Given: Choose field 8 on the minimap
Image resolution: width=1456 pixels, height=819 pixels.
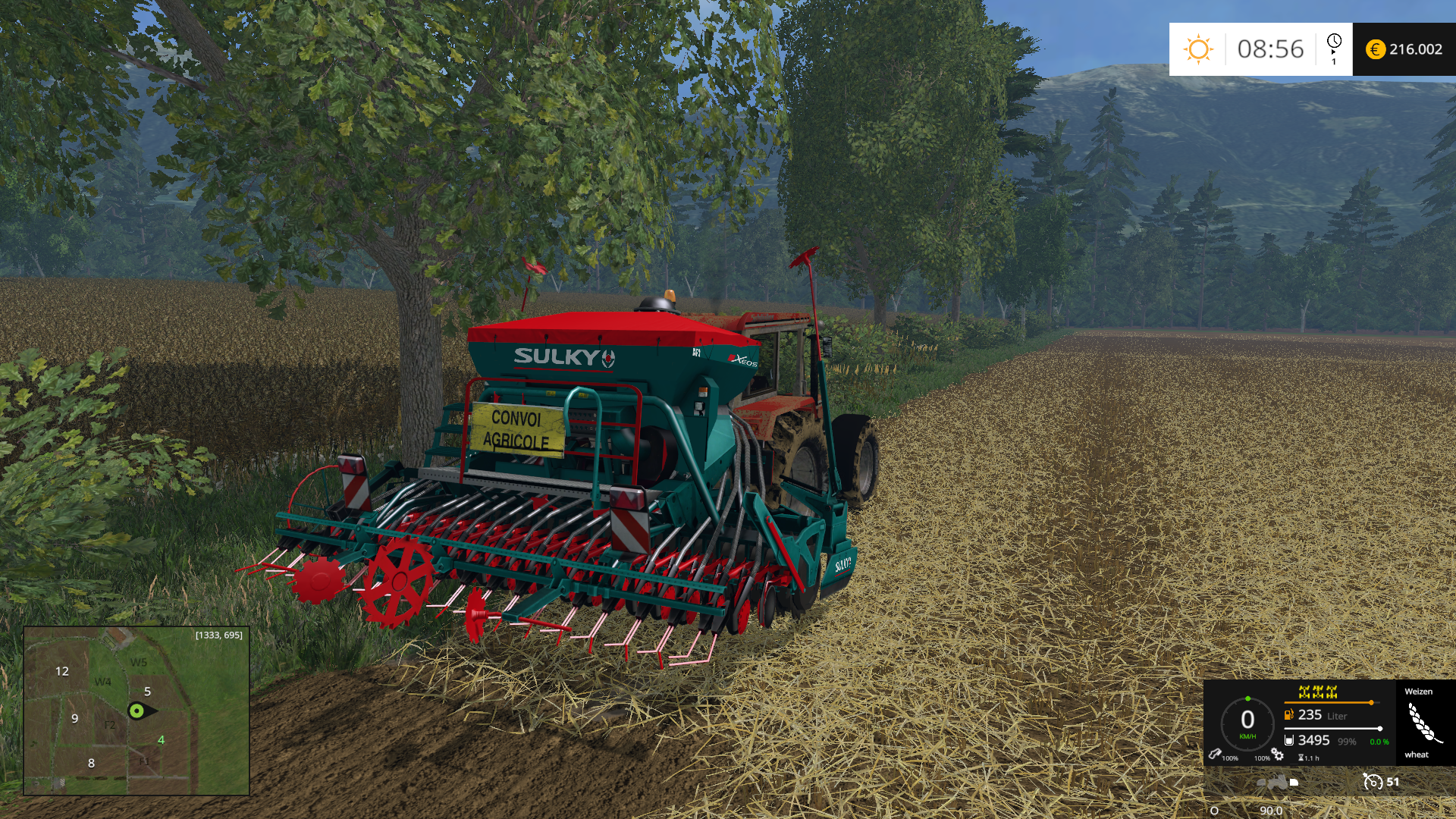Looking at the screenshot, I should click(91, 763).
